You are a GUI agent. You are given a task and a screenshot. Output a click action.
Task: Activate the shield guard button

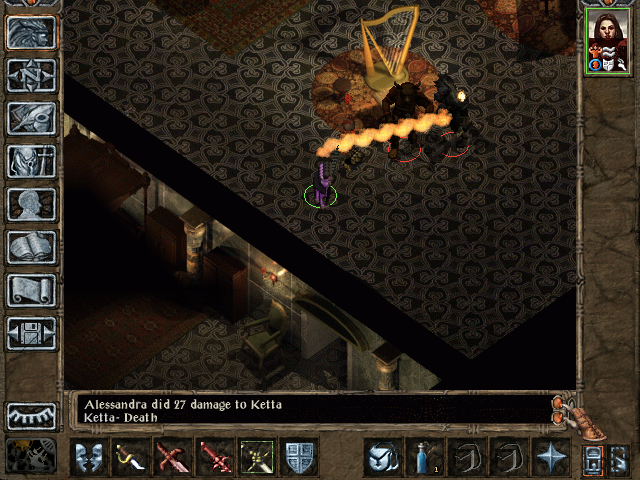click(299, 457)
